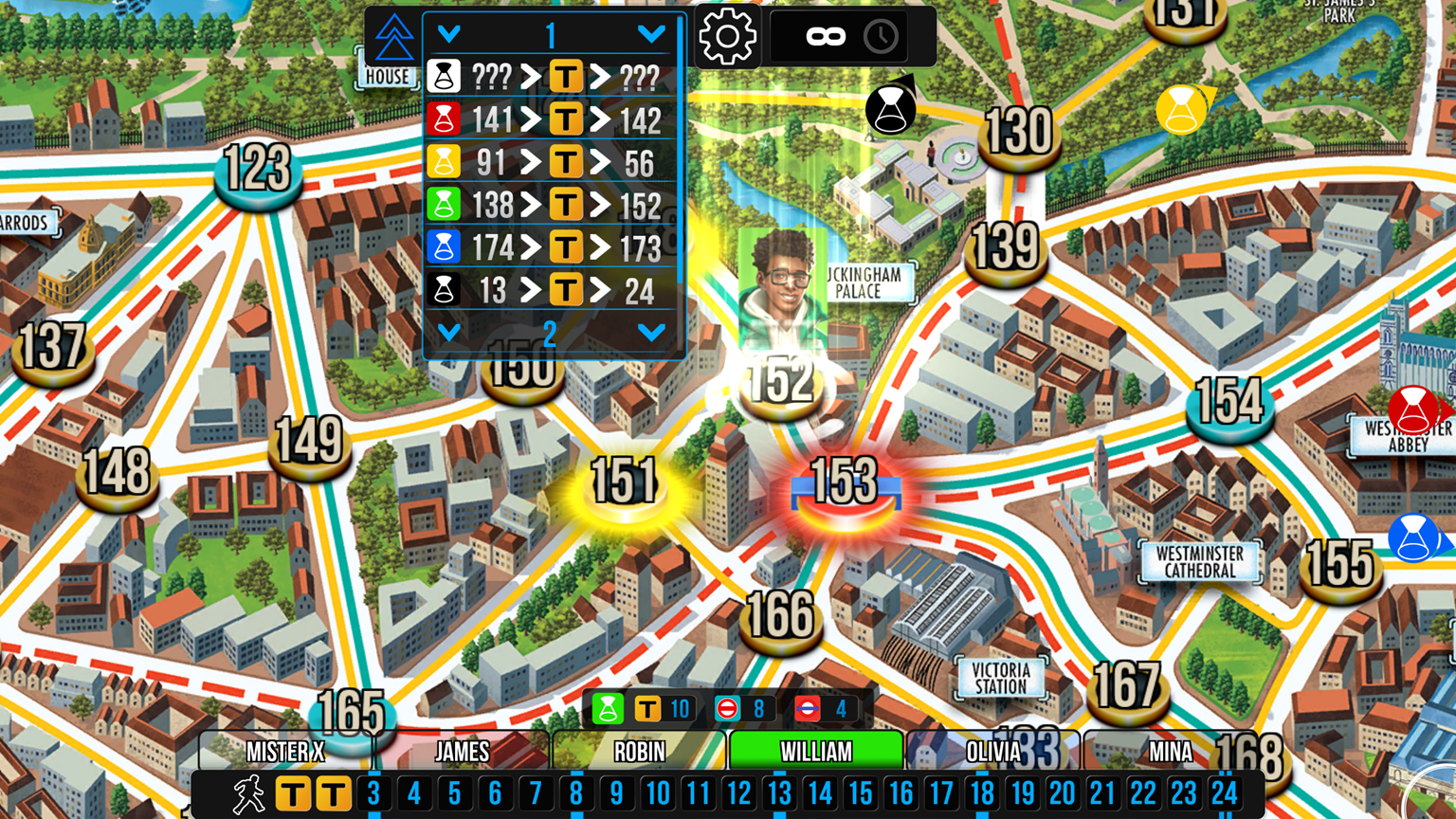This screenshot has height=819, width=1456.
Task: Click the Victoria Station label
Action: [x=1000, y=676]
